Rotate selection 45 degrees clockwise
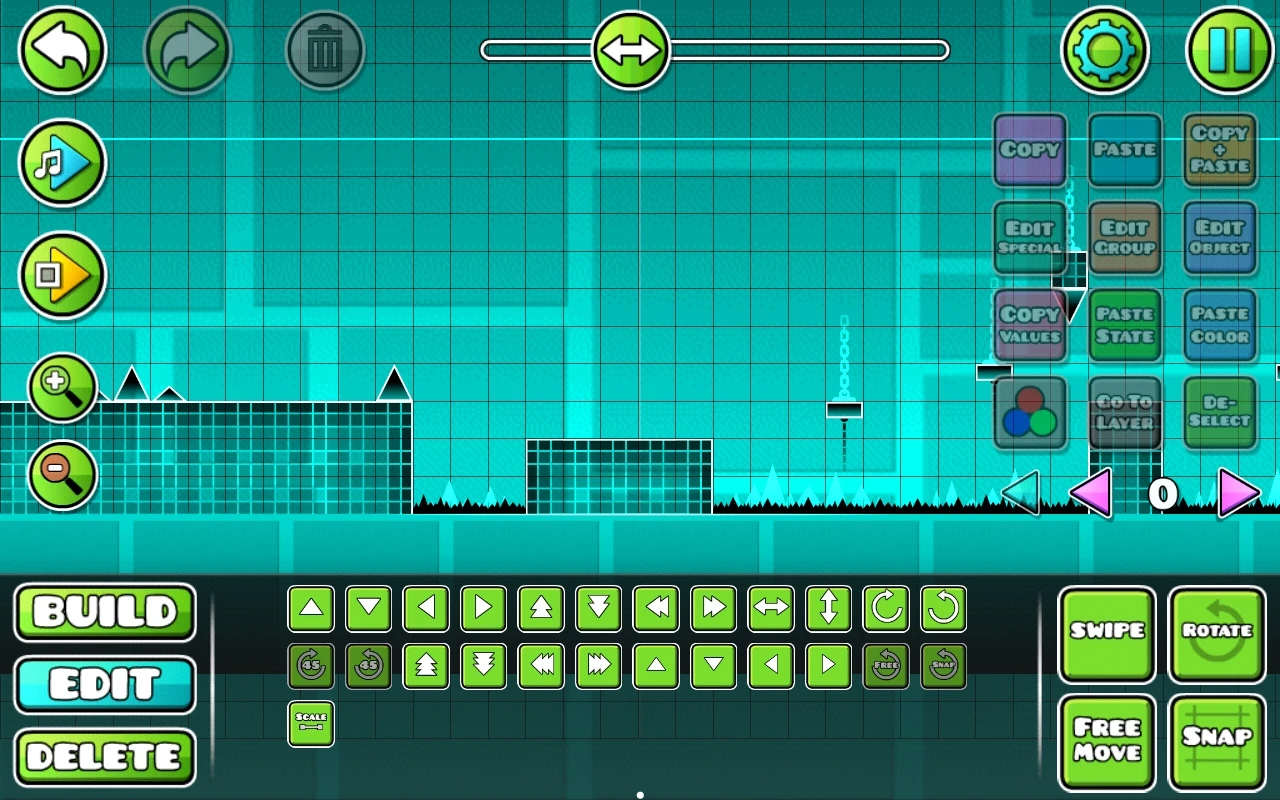Screen dimensions: 1280x800 tap(311, 665)
